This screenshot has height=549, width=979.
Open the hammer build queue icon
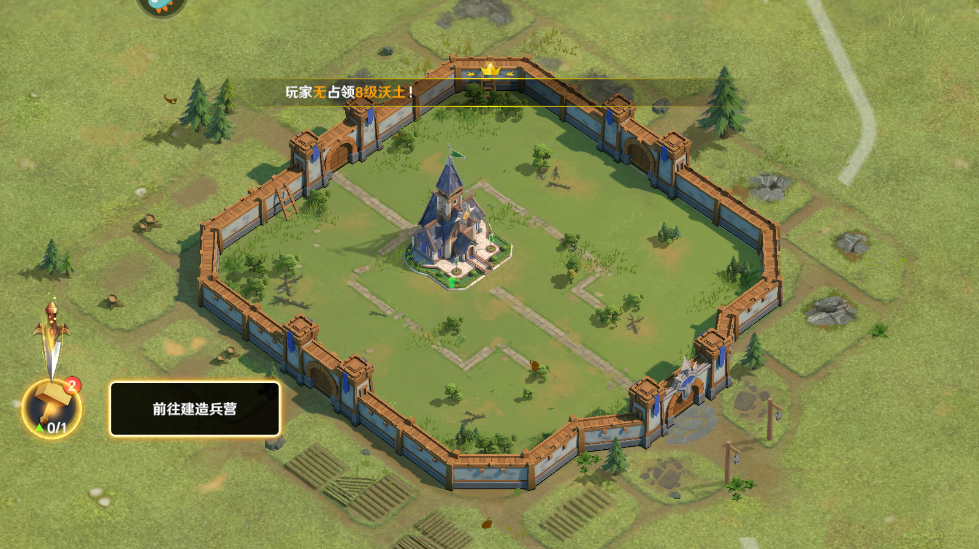(51, 406)
